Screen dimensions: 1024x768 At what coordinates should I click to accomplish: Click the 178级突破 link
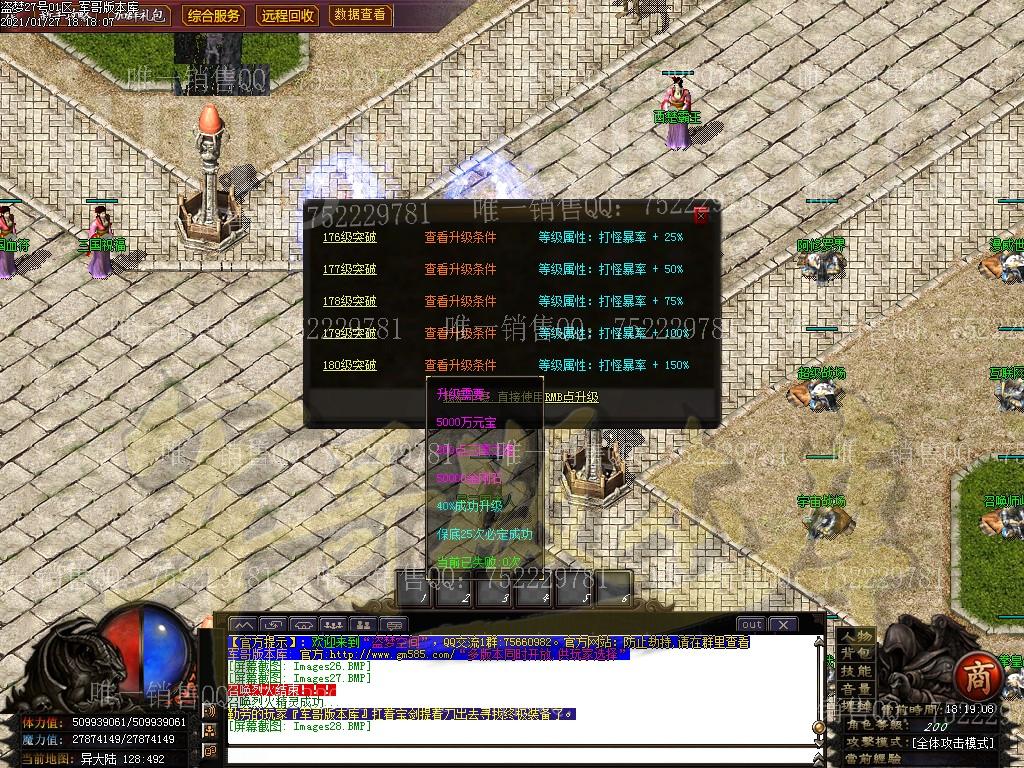(349, 302)
